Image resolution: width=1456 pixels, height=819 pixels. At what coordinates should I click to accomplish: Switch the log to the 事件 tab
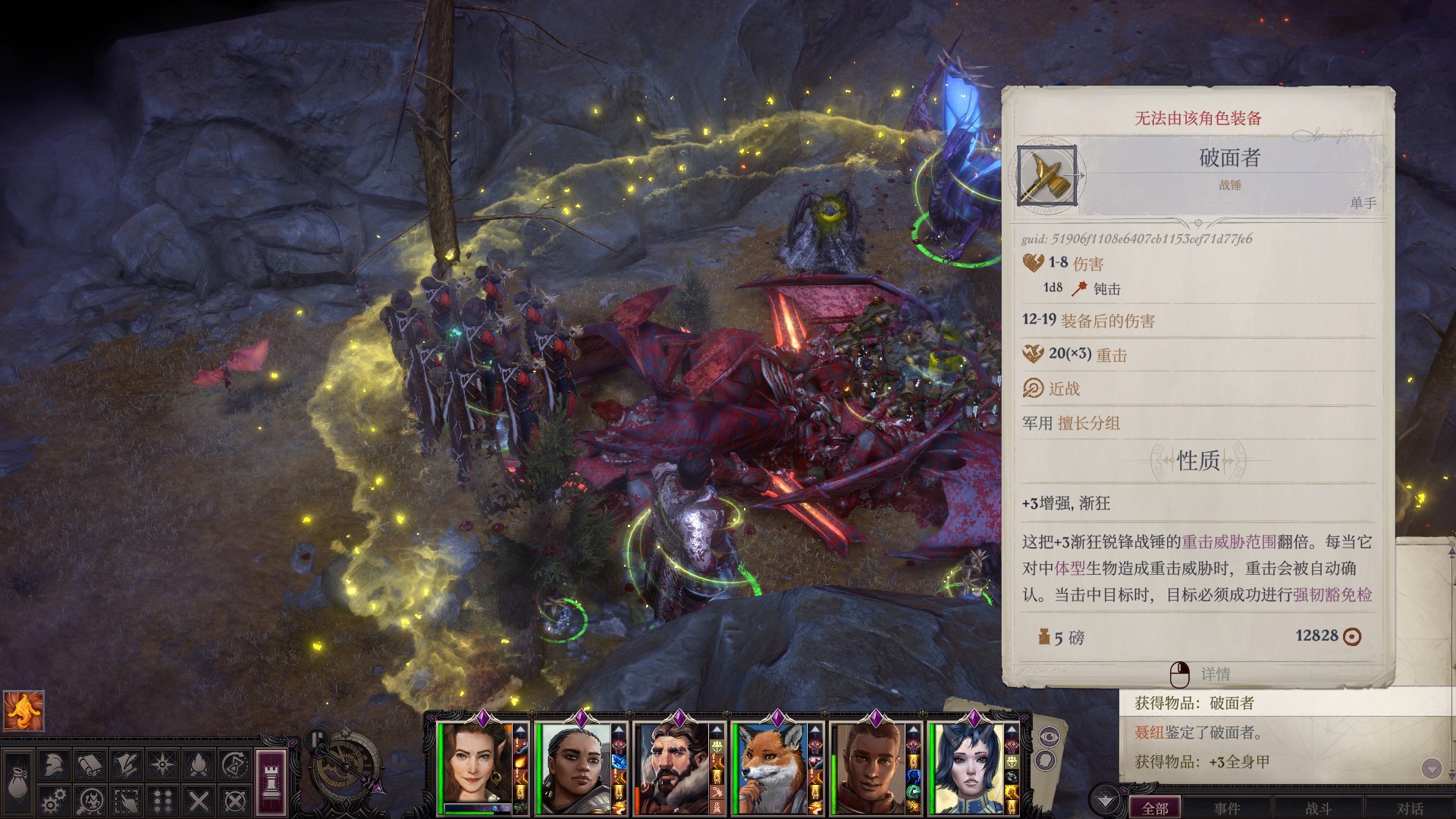pos(1227,808)
